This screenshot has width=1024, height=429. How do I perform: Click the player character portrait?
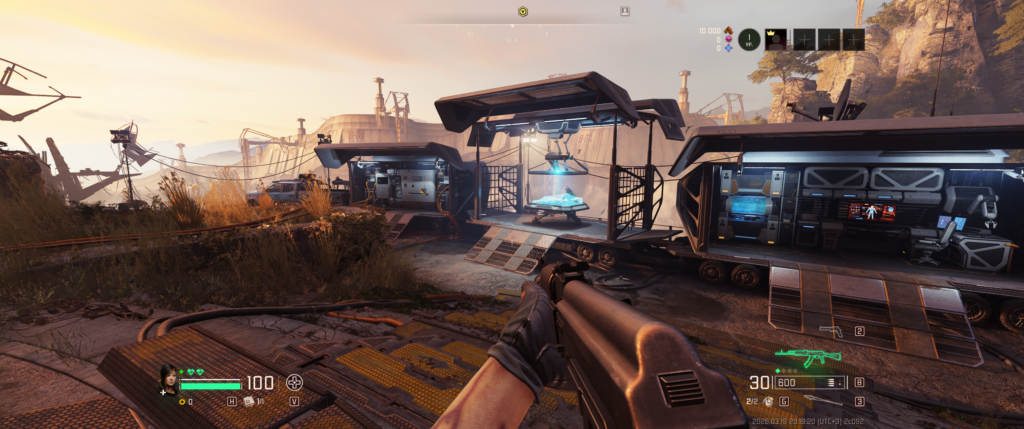point(168,378)
